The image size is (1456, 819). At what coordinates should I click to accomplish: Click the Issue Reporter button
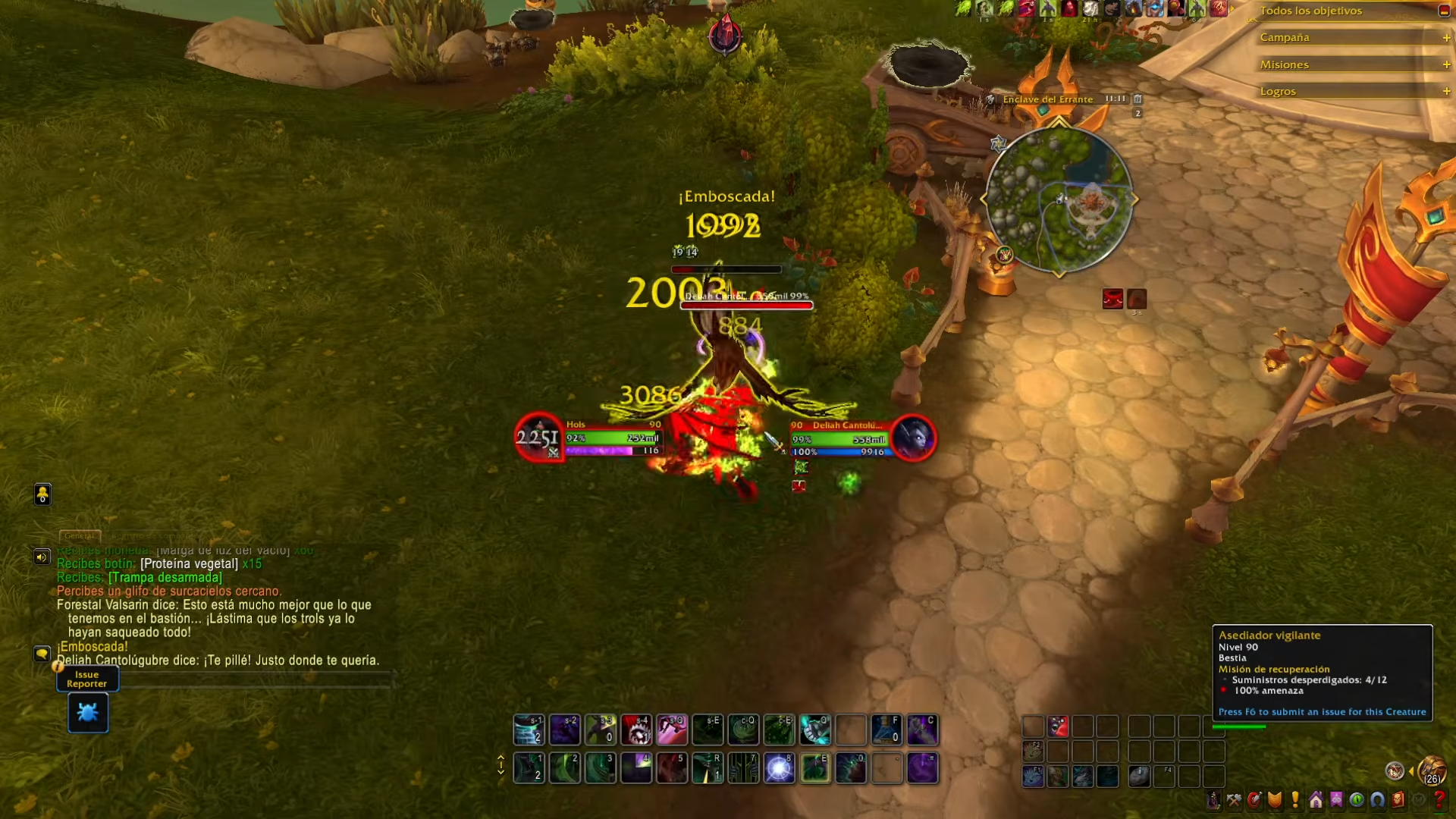86,679
